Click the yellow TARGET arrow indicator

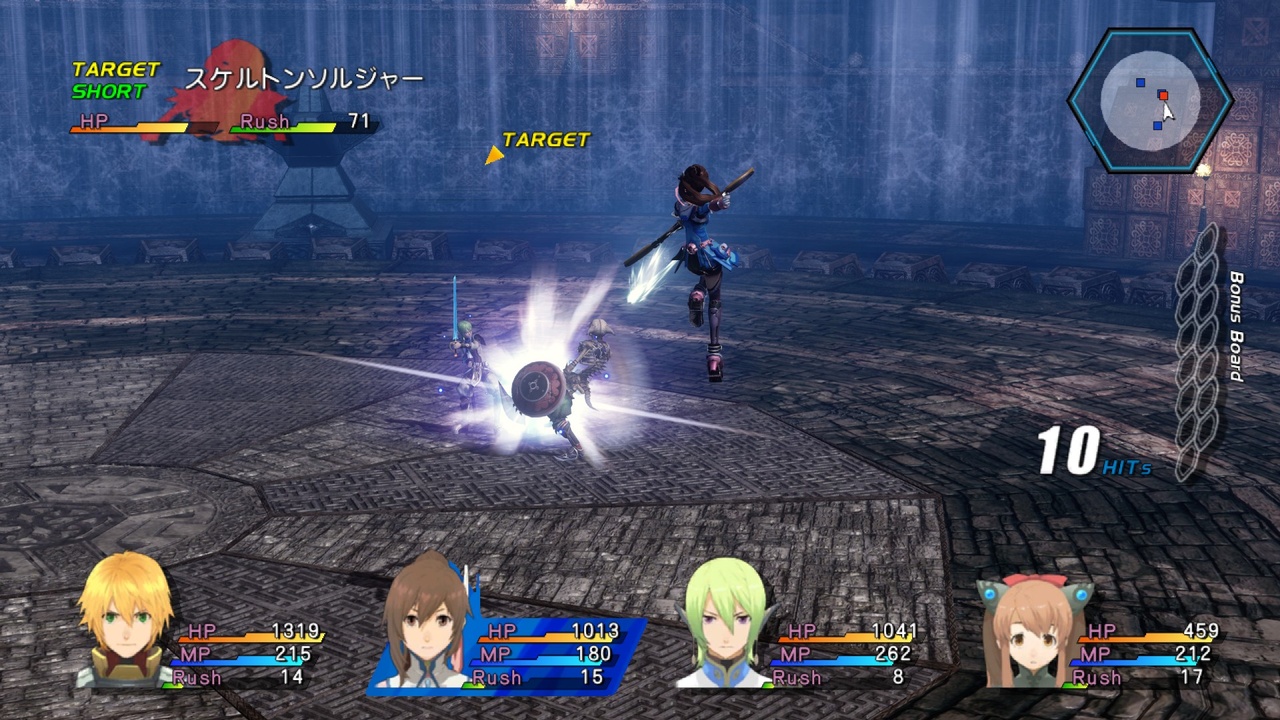(494, 155)
